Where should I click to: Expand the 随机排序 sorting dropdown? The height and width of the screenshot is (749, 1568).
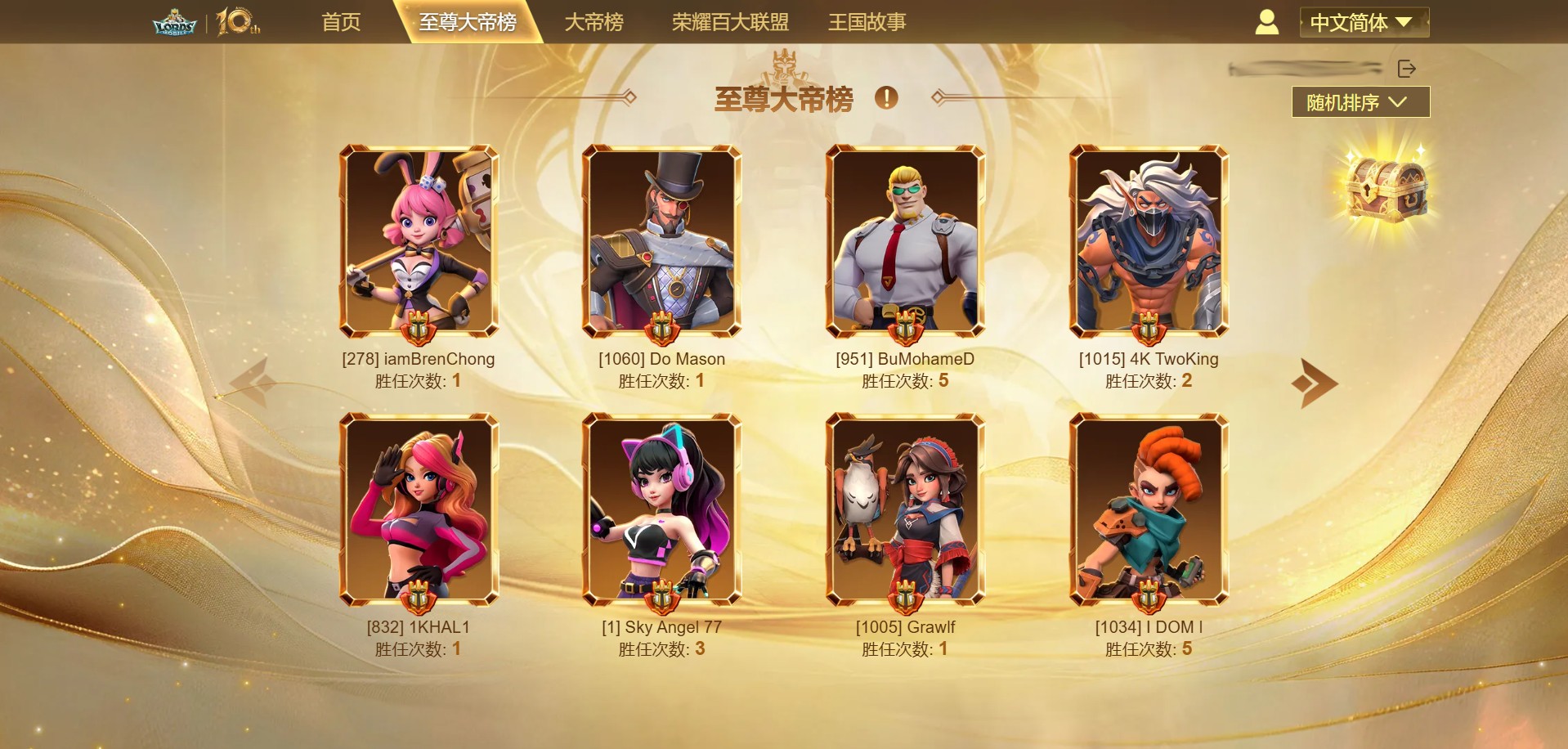[1360, 102]
